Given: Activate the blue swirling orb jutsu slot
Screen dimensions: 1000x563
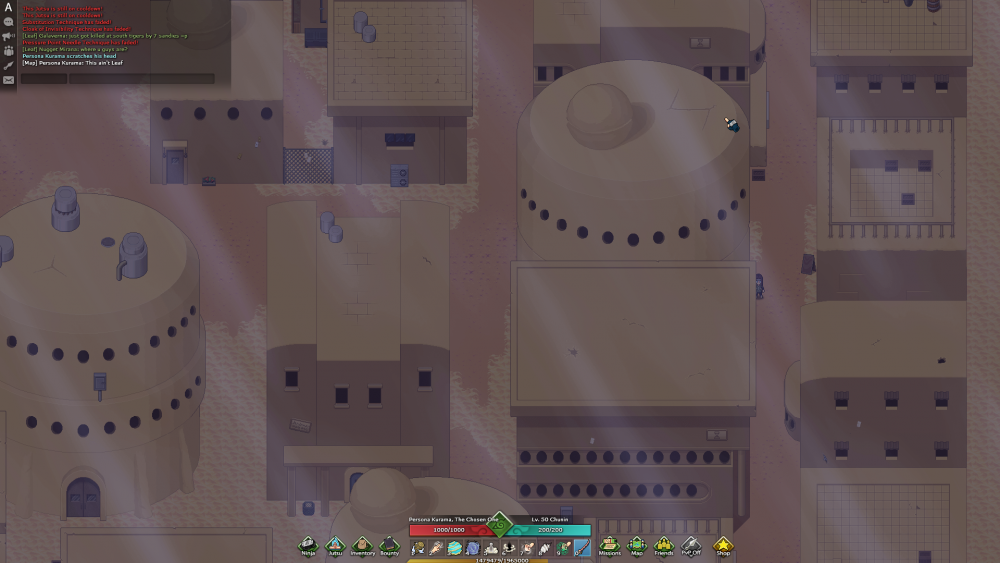Looking at the screenshot, I should pyautogui.click(x=472, y=548).
